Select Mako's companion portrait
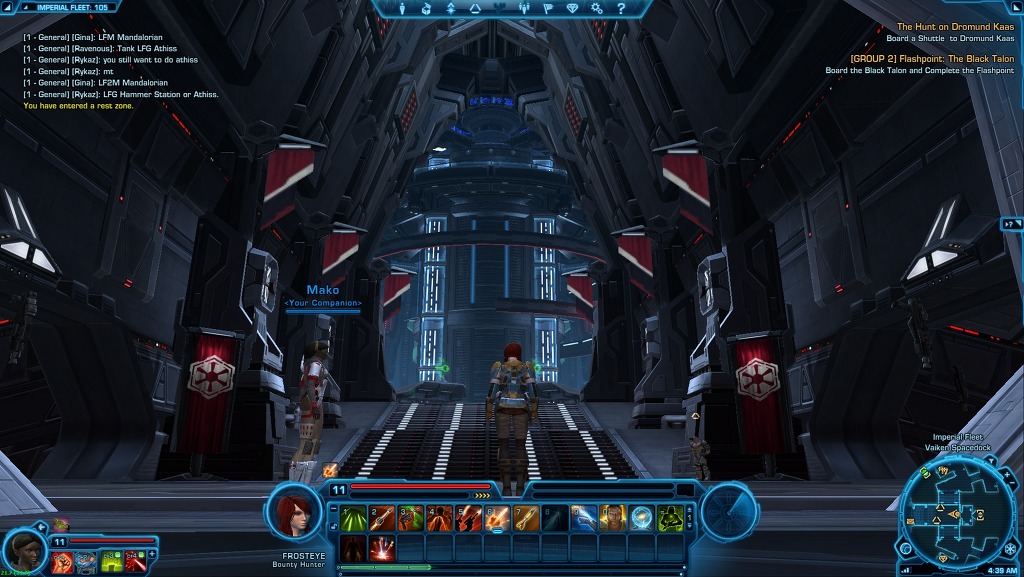 27,551
